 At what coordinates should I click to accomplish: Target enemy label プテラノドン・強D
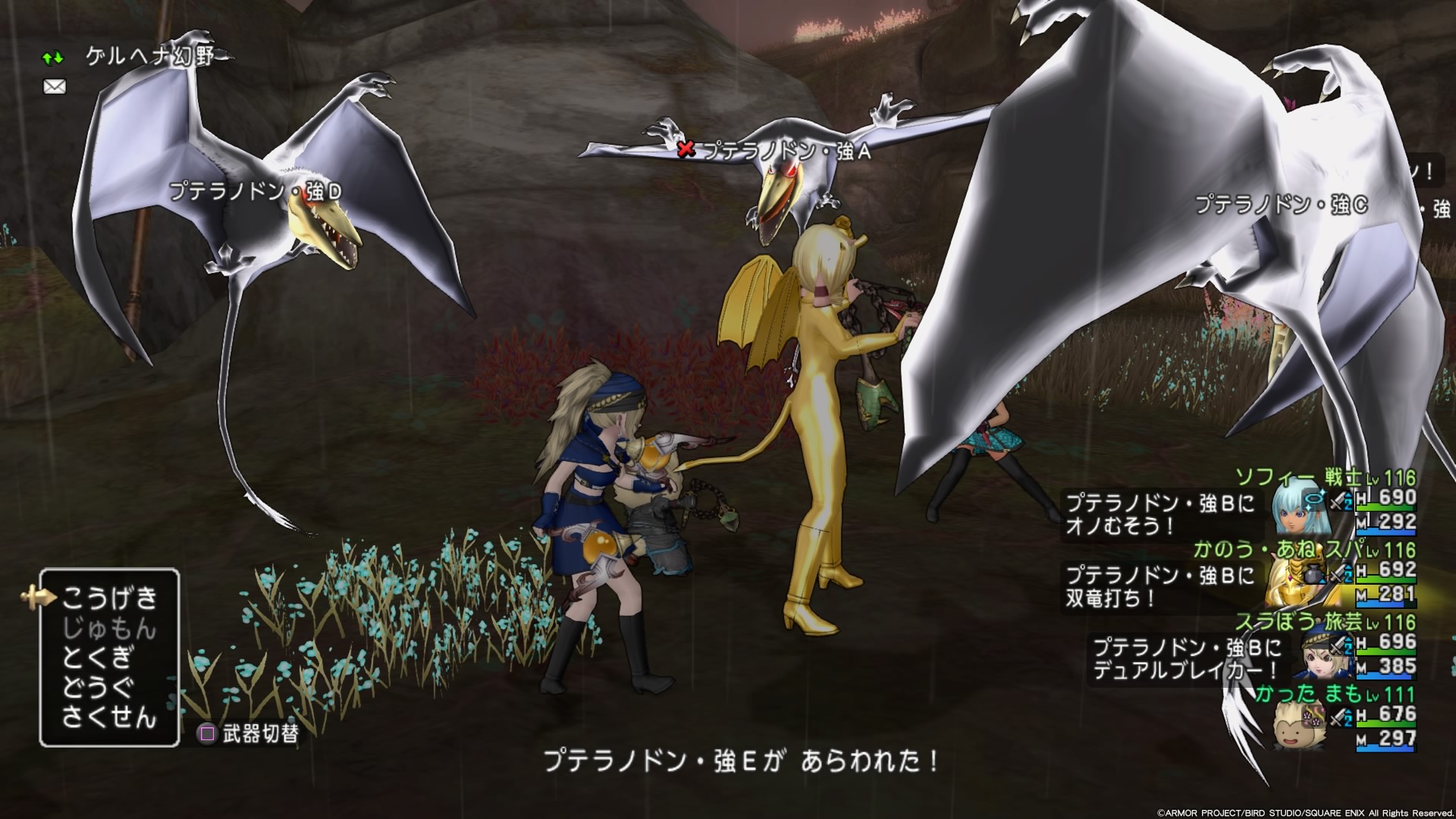pyautogui.click(x=256, y=191)
